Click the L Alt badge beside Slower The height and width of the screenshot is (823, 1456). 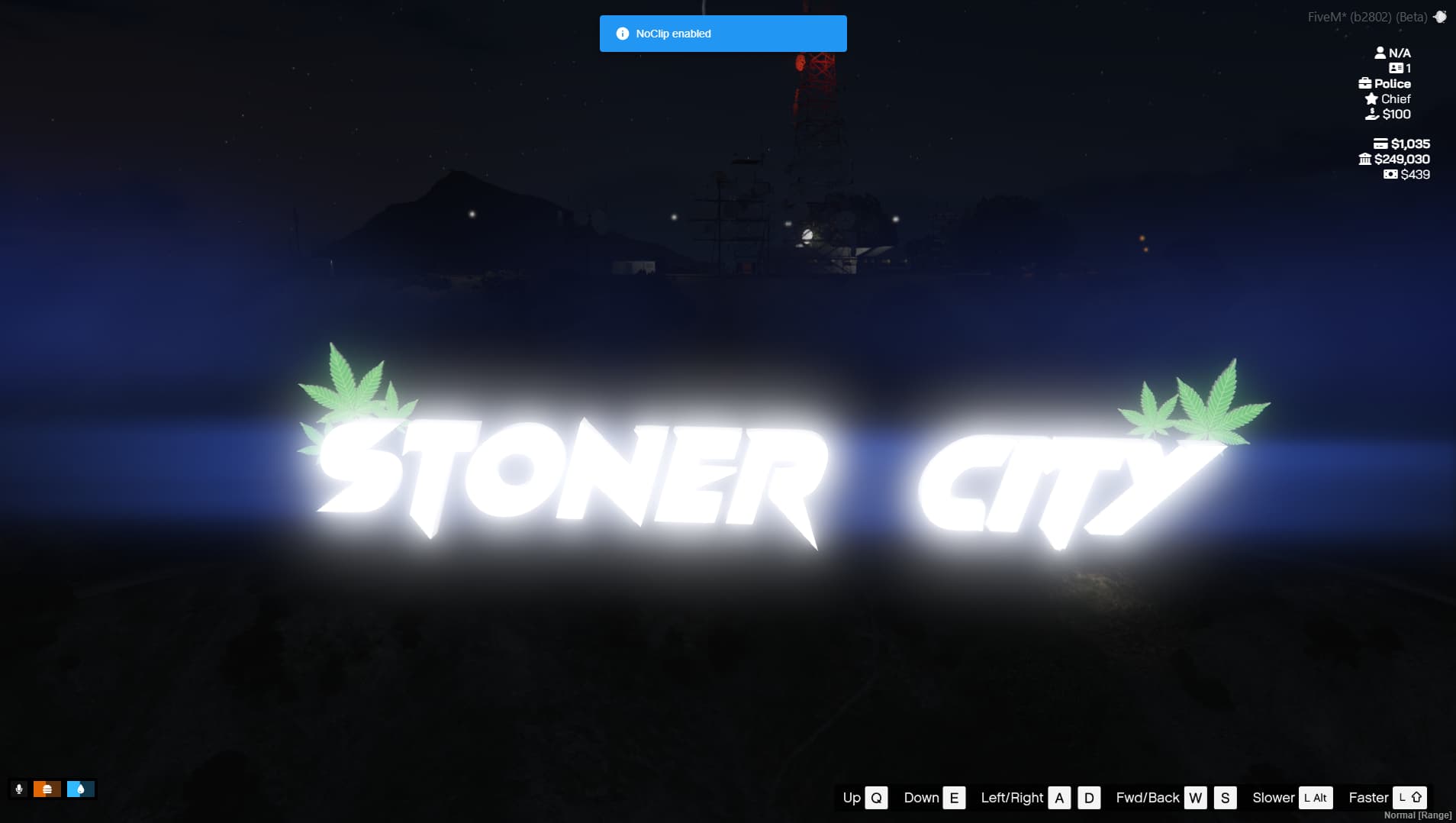1315,797
